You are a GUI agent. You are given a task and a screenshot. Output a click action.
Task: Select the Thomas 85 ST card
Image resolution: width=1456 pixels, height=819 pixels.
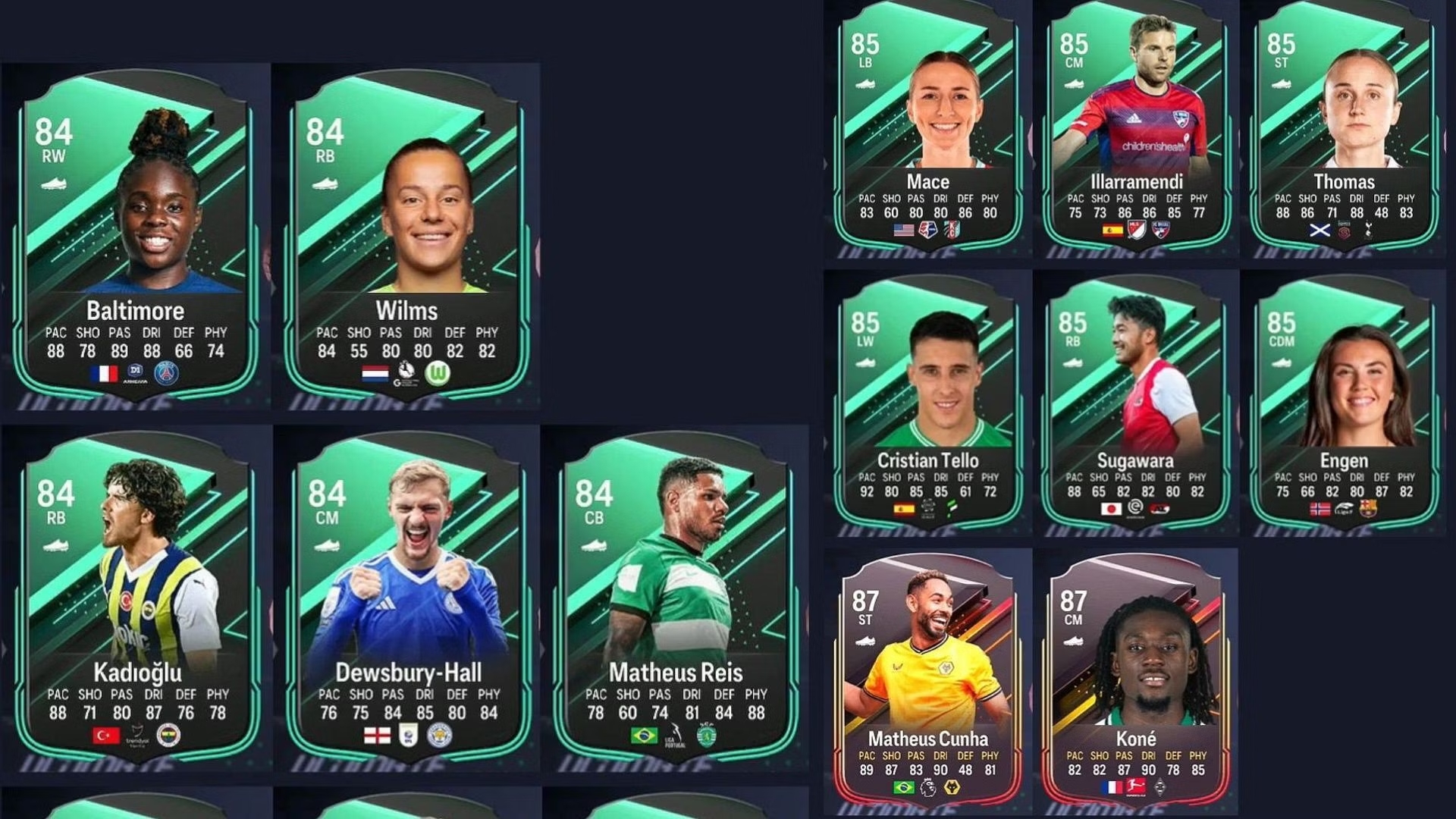pos(1344,129)
